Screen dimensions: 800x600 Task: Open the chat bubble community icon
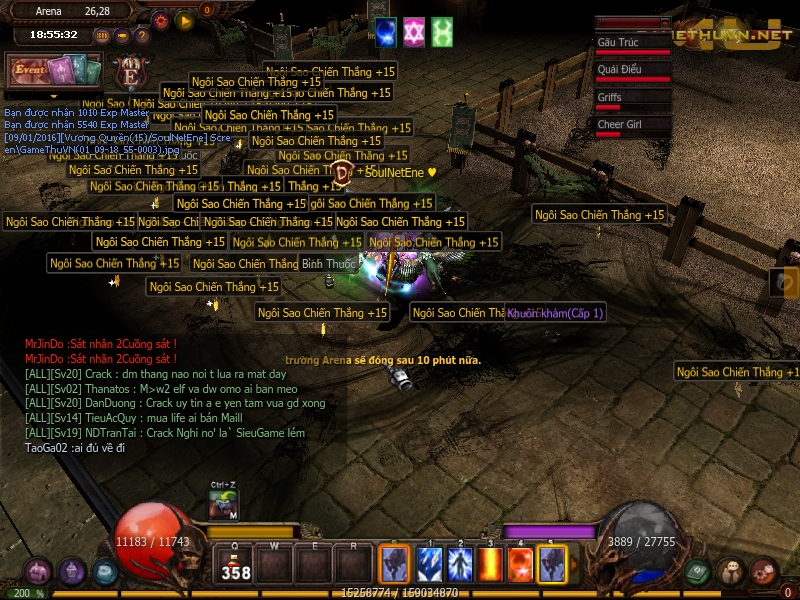(730, 571)
